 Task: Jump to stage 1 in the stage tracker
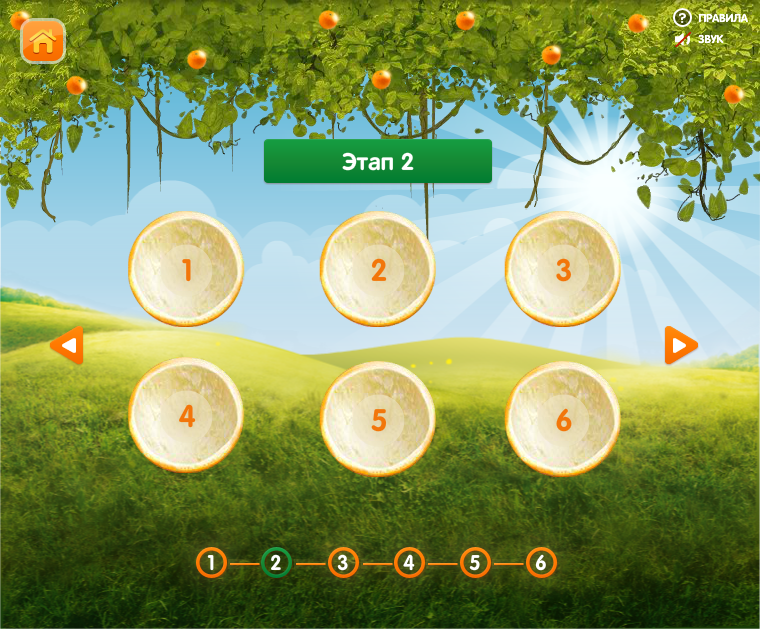pyautogui.click(x=211, y=563)
